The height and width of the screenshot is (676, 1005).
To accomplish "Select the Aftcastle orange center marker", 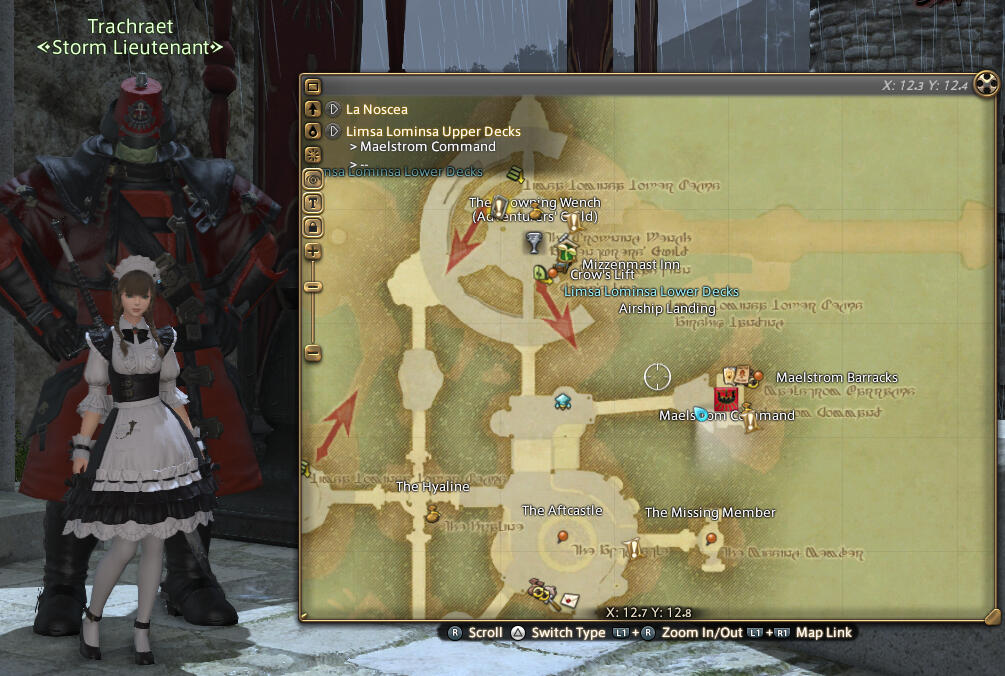I will point(562,537).
